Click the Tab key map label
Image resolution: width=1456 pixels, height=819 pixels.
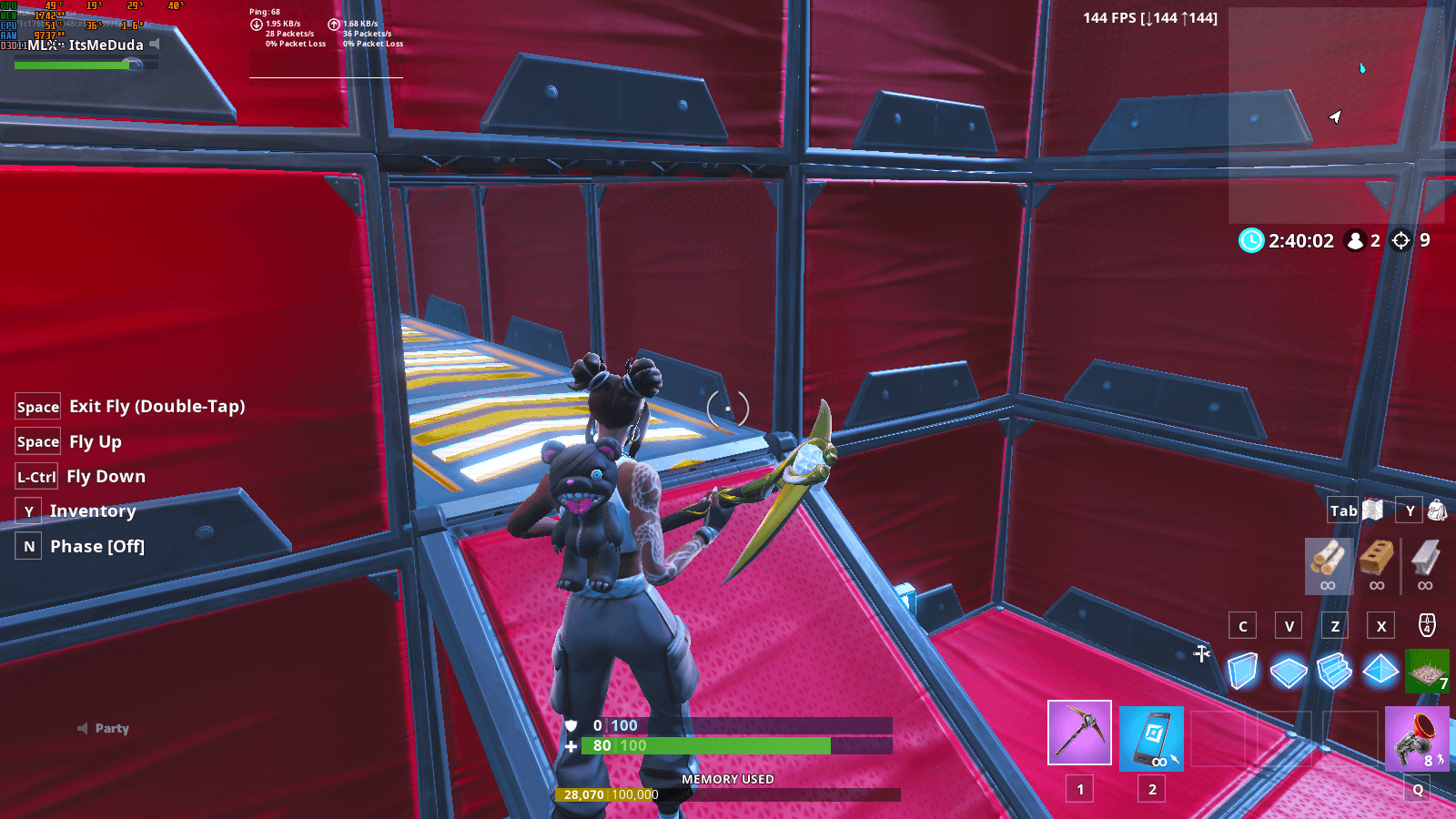[x=1341, y=511]
